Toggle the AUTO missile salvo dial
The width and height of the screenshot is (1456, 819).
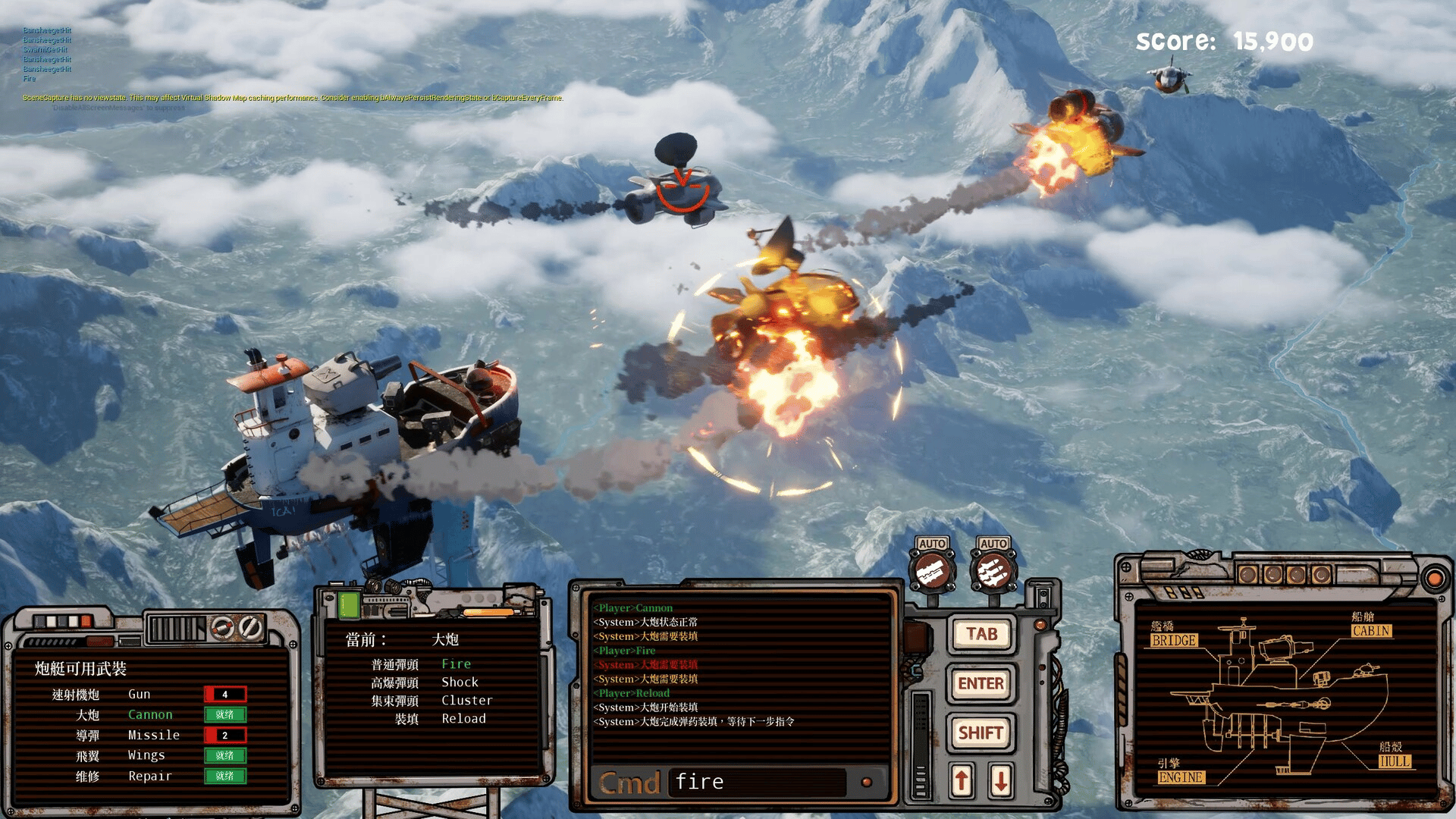coord(993,570)
